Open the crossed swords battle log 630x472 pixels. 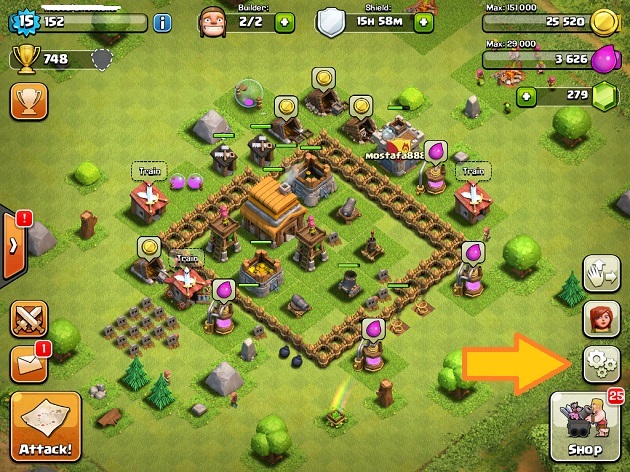(x=28, y=320)
